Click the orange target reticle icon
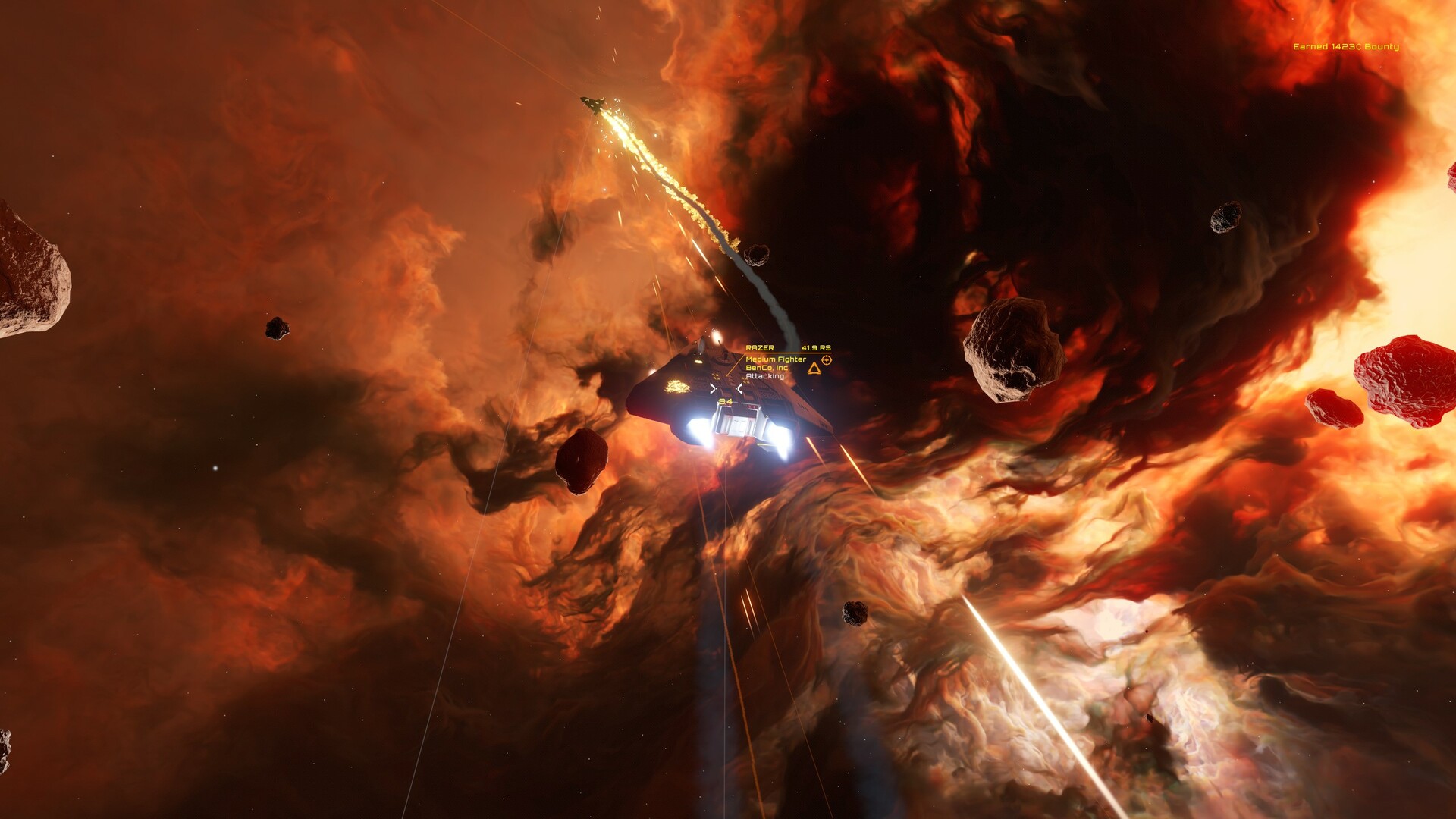This screenshot has height=819, width=1456. tap(826, 360)
